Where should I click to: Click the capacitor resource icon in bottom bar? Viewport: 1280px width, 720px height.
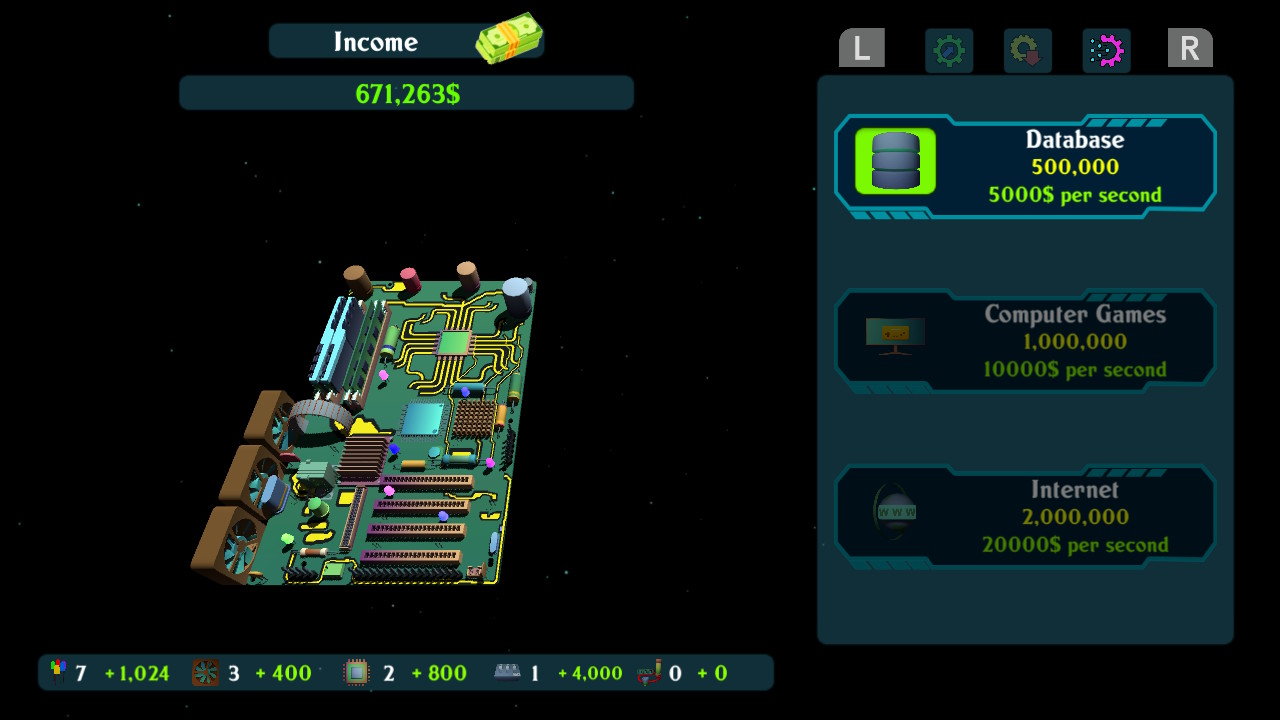click(57, 672)
